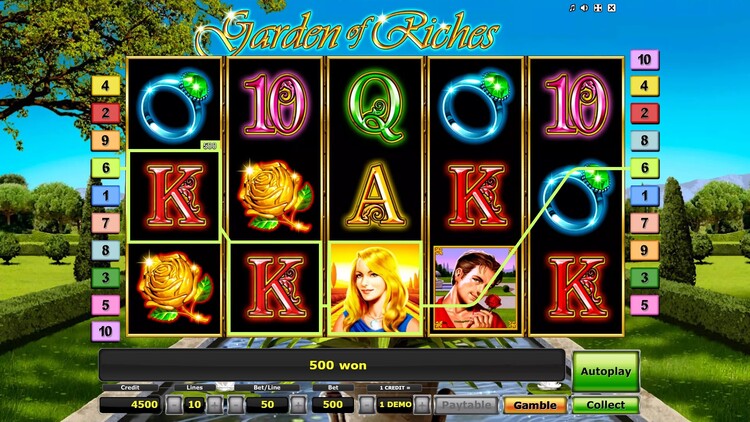Image resolution: width=750 pixels, height=422 pixels.
Task: Decrease the 1 CREDIT denomination value
Action: point(367,405)
